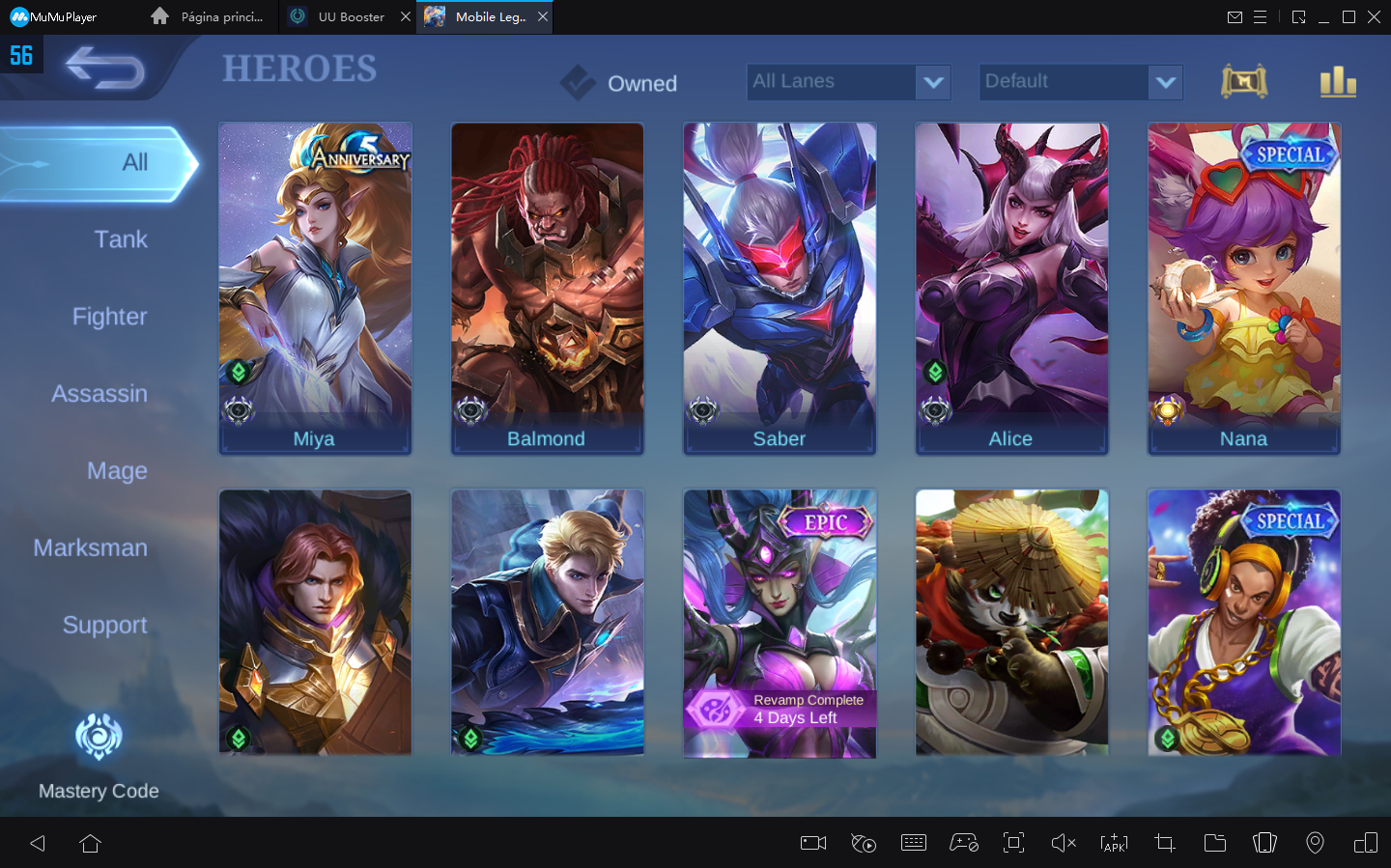Mute the emulator sound
The width and height of the screenshot is (1391, 868).
[1064, 843]
